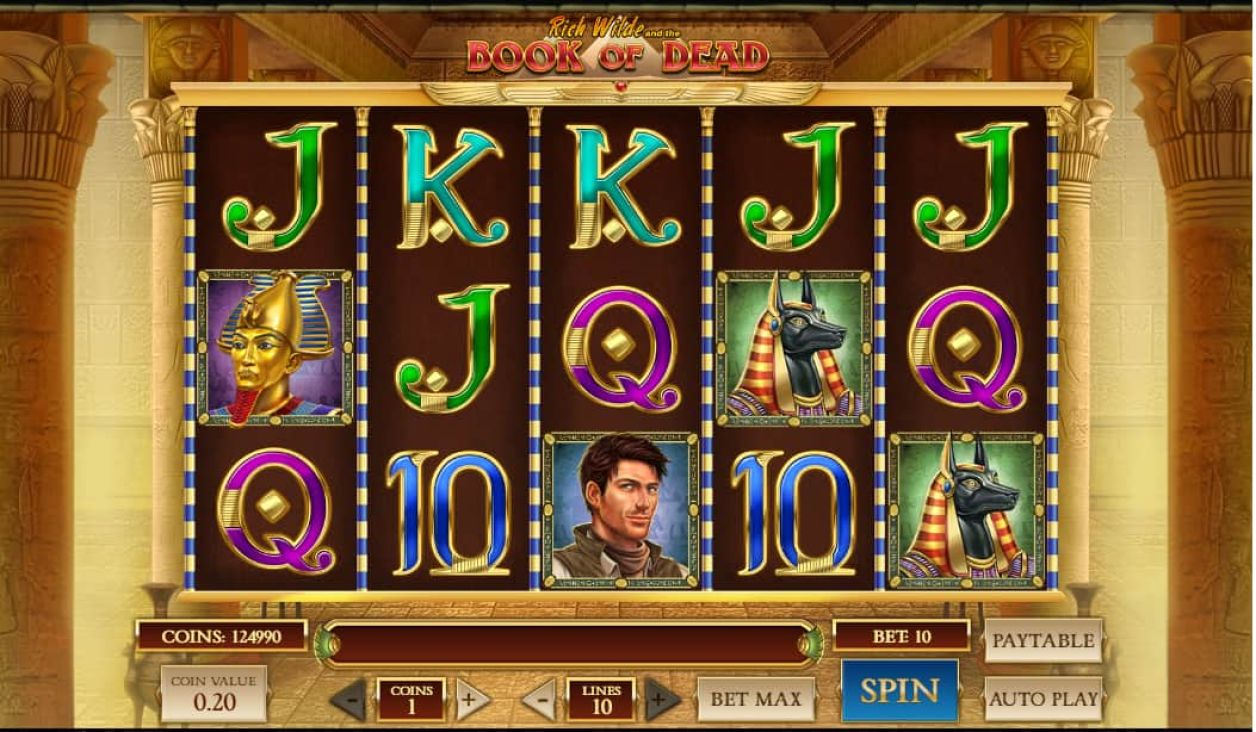Click the Bet Max button

756,699
